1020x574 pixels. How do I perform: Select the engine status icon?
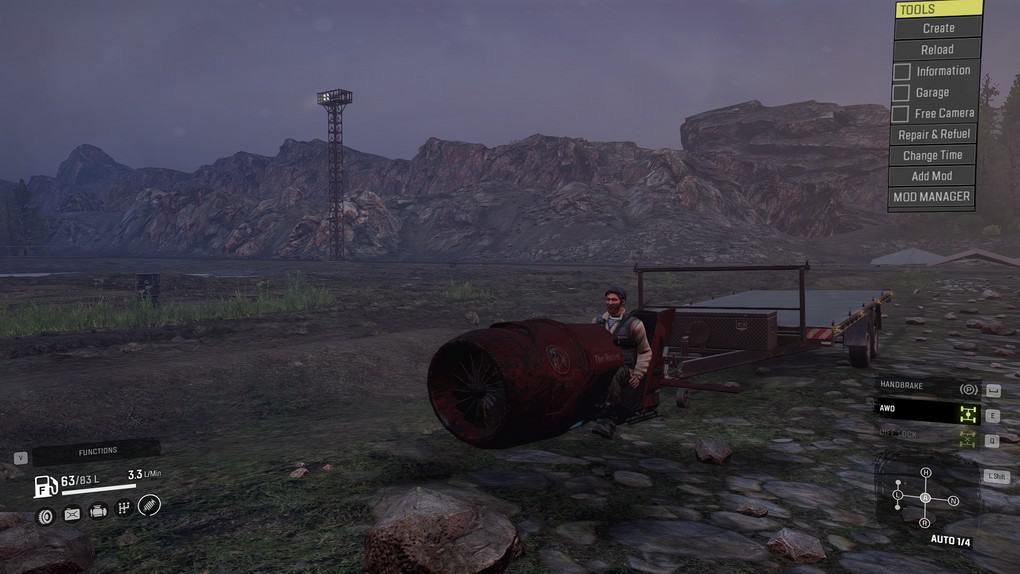pos(98,512)
